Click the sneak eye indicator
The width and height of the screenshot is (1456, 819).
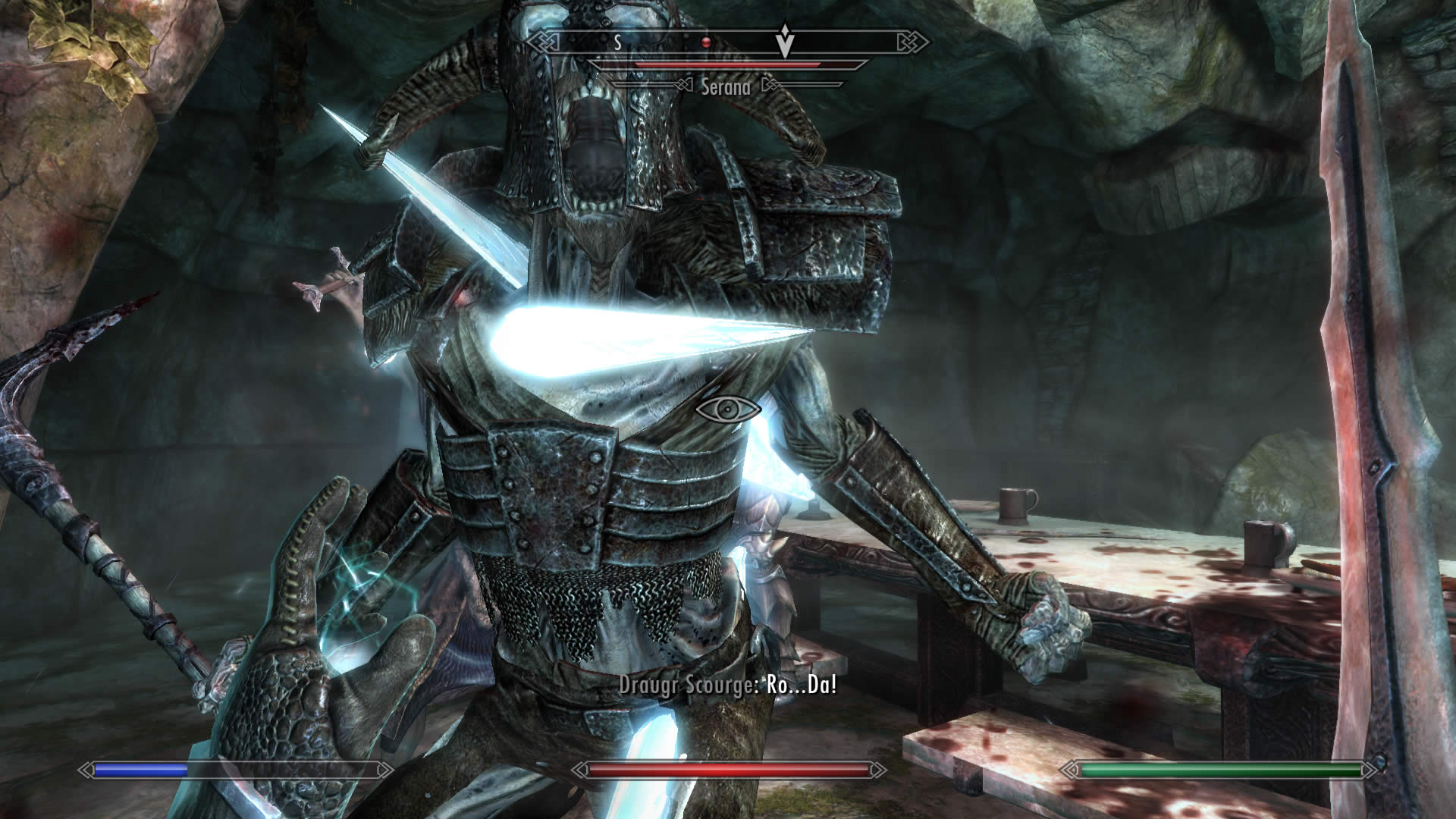[728, 409]
